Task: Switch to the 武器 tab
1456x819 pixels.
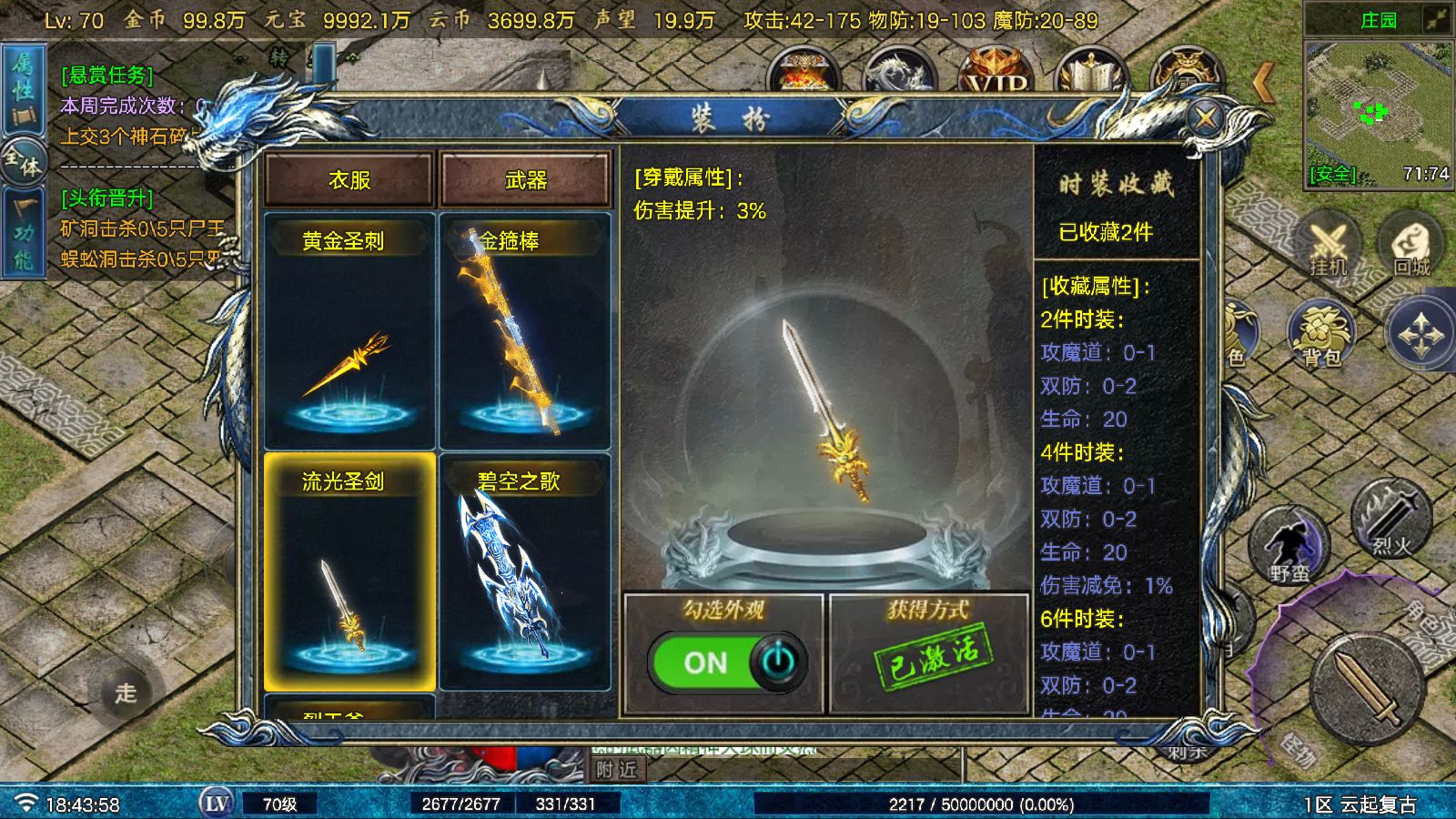Action: (526, 179)
